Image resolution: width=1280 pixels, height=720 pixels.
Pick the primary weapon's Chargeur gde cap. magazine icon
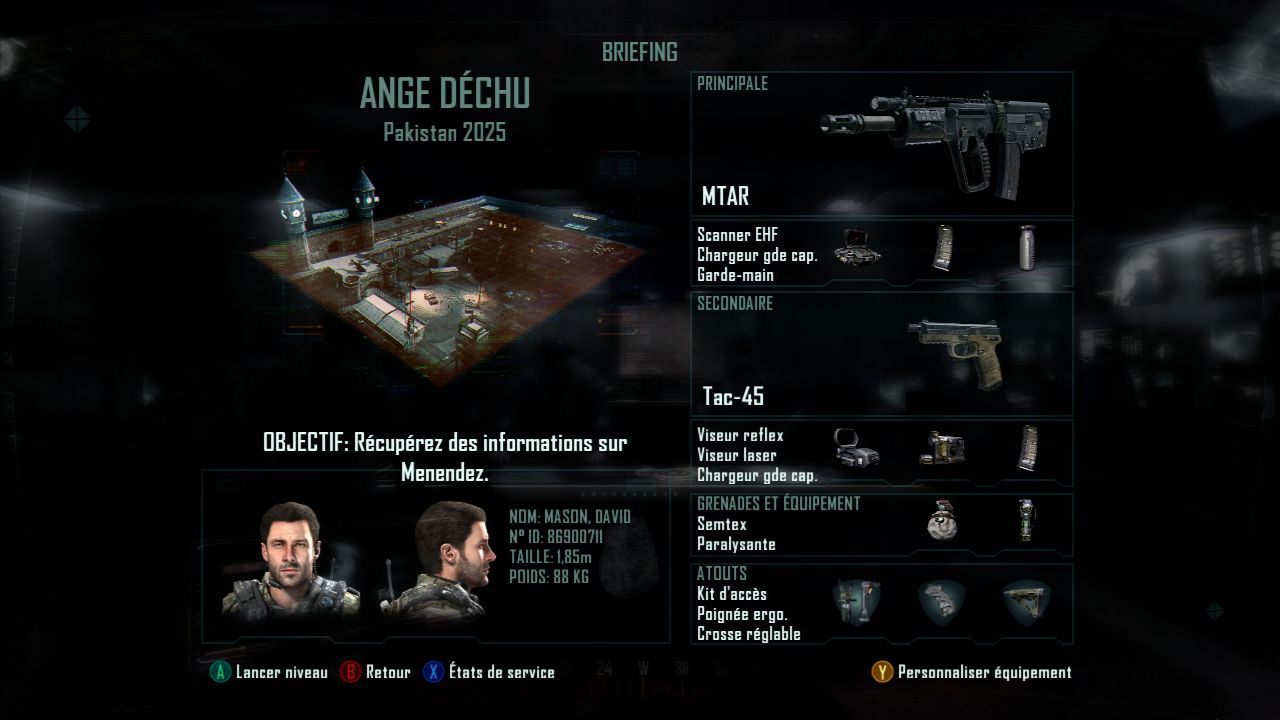coord(942,248)
